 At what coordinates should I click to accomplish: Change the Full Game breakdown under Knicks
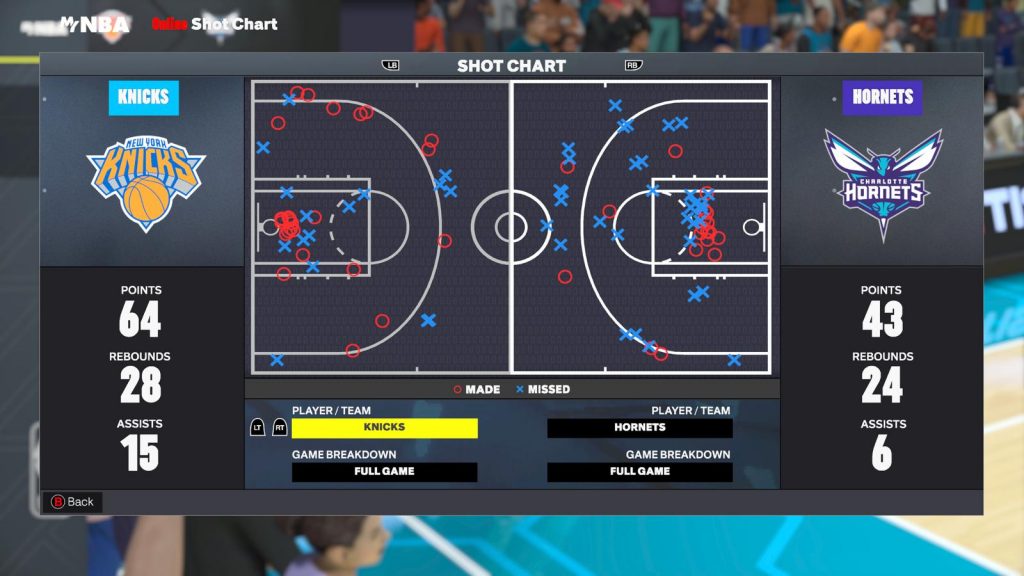384,472
